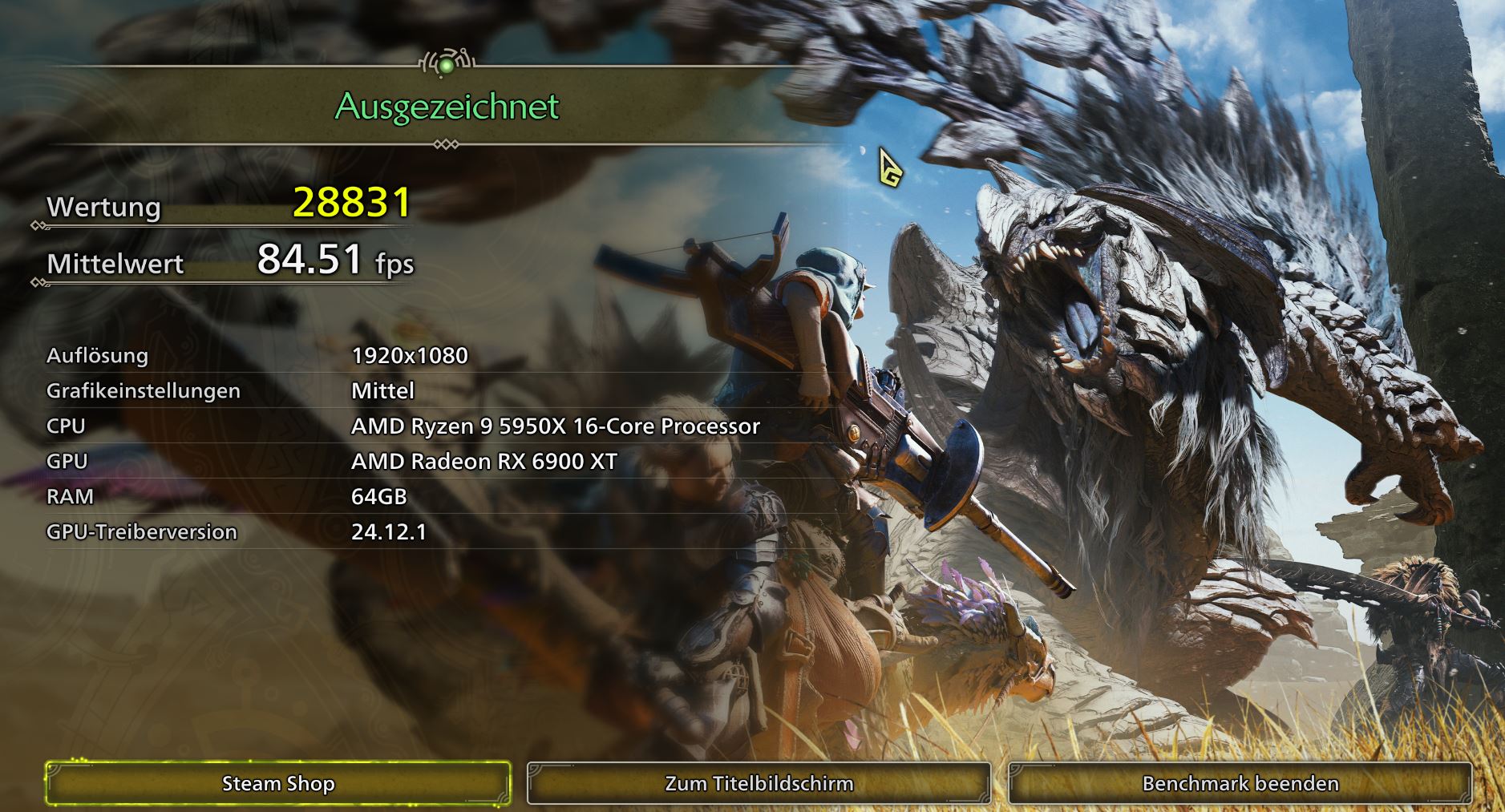Click the Mittelwert 84.51 fps value
The height and width of the screenshot is (812, 1505).
tap(332, 261)
